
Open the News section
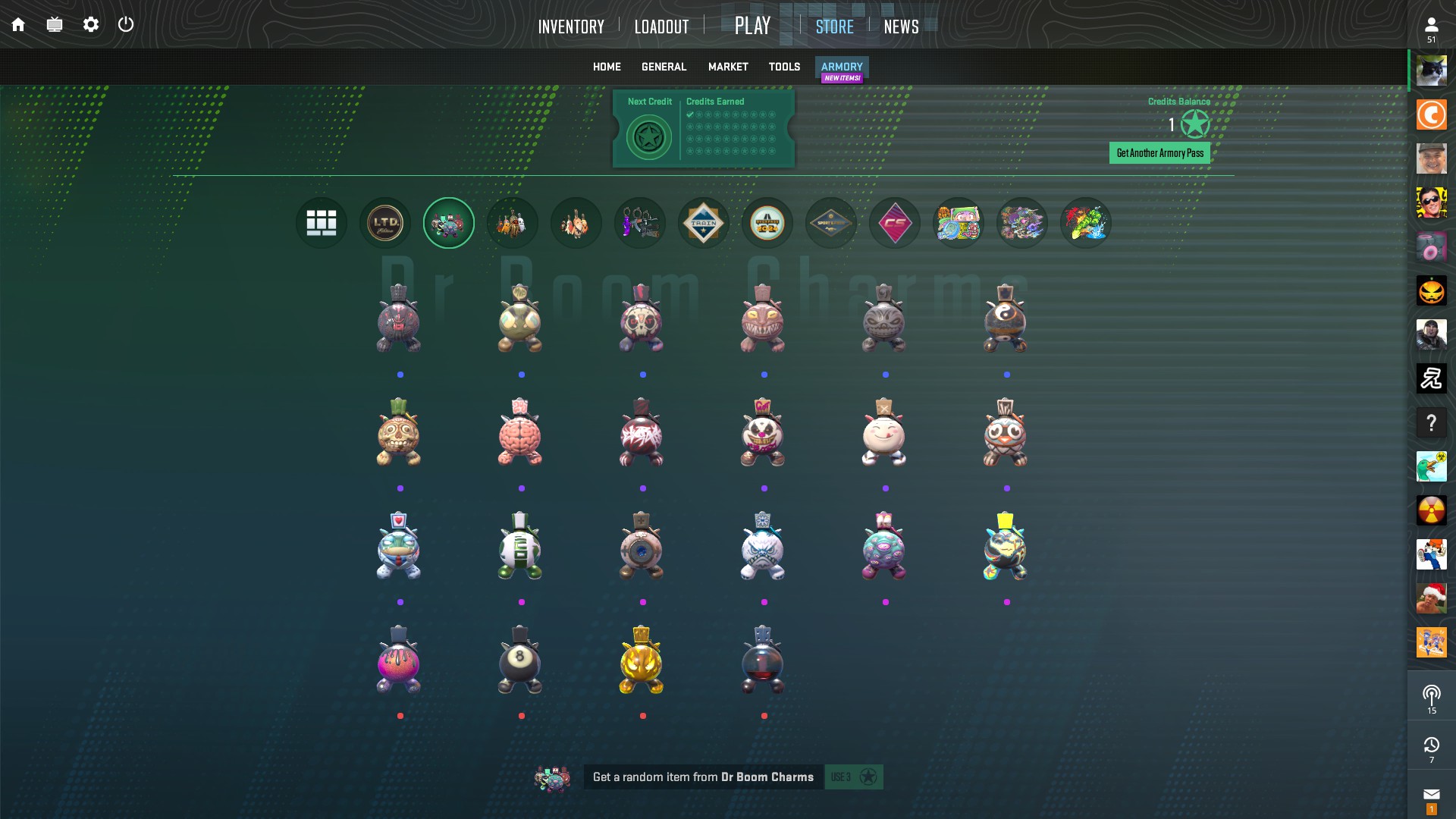click(901, 27)
